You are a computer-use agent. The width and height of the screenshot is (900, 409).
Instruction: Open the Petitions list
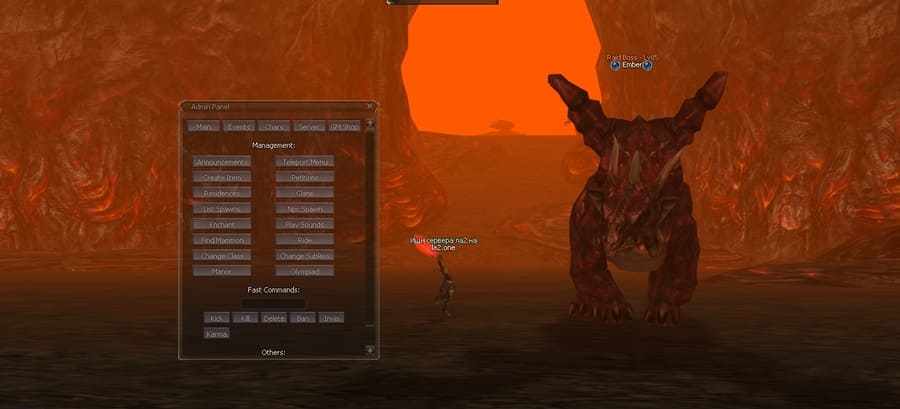305,177
